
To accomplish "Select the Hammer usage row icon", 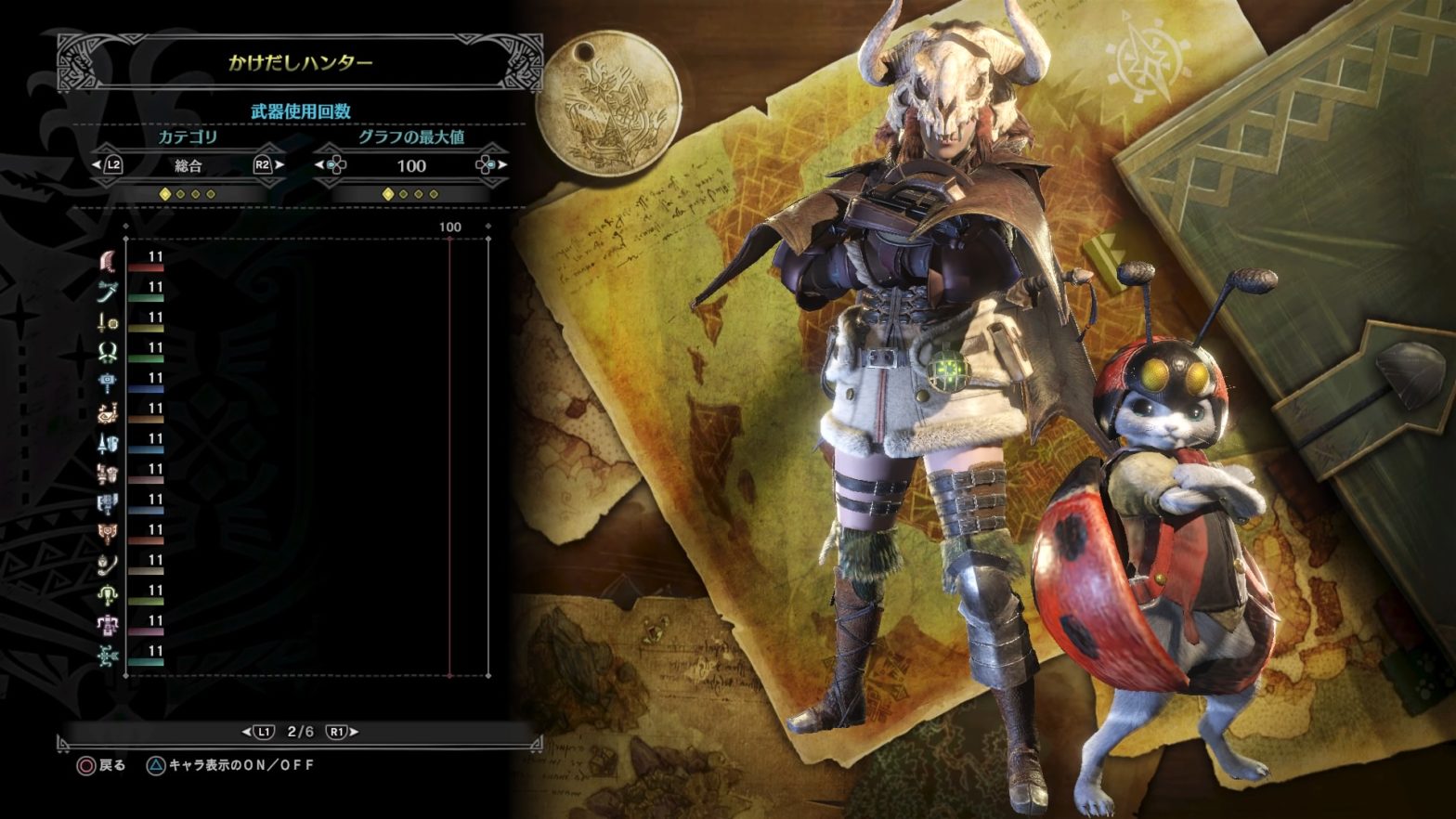I will point(108,383).
